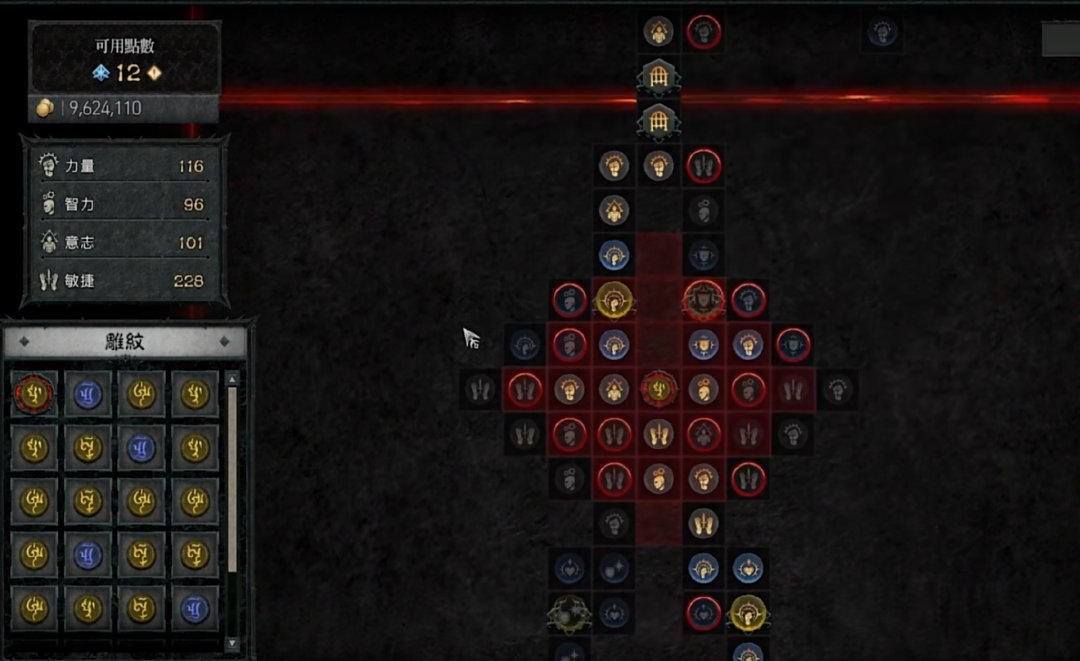Select the red-ringed glyph in the glyph list
Image resolution: width=1080 pixels, height=661 pixels.
click(33, 394)
